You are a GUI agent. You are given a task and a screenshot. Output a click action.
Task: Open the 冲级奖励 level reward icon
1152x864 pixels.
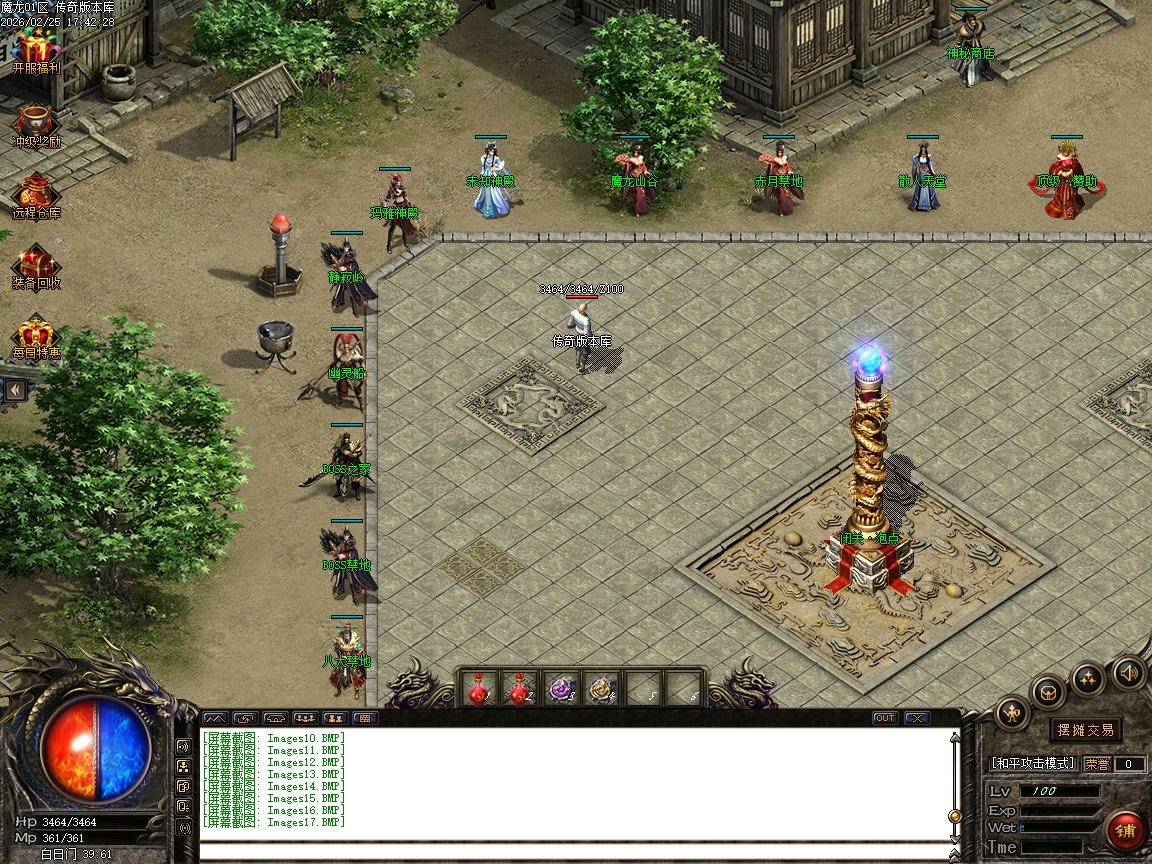coord(36,123)
